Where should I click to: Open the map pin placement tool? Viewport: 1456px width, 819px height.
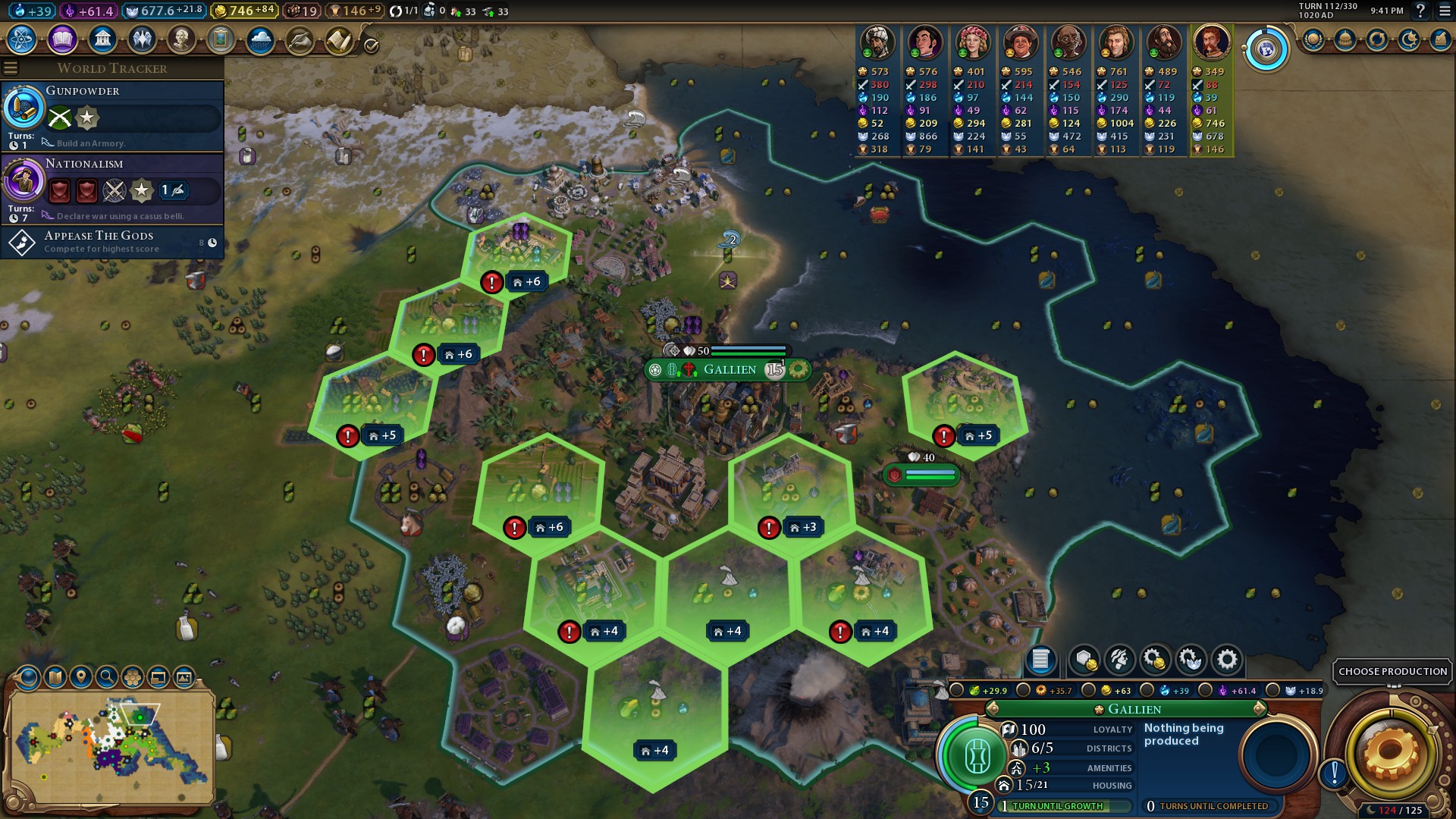pos(81,676)
